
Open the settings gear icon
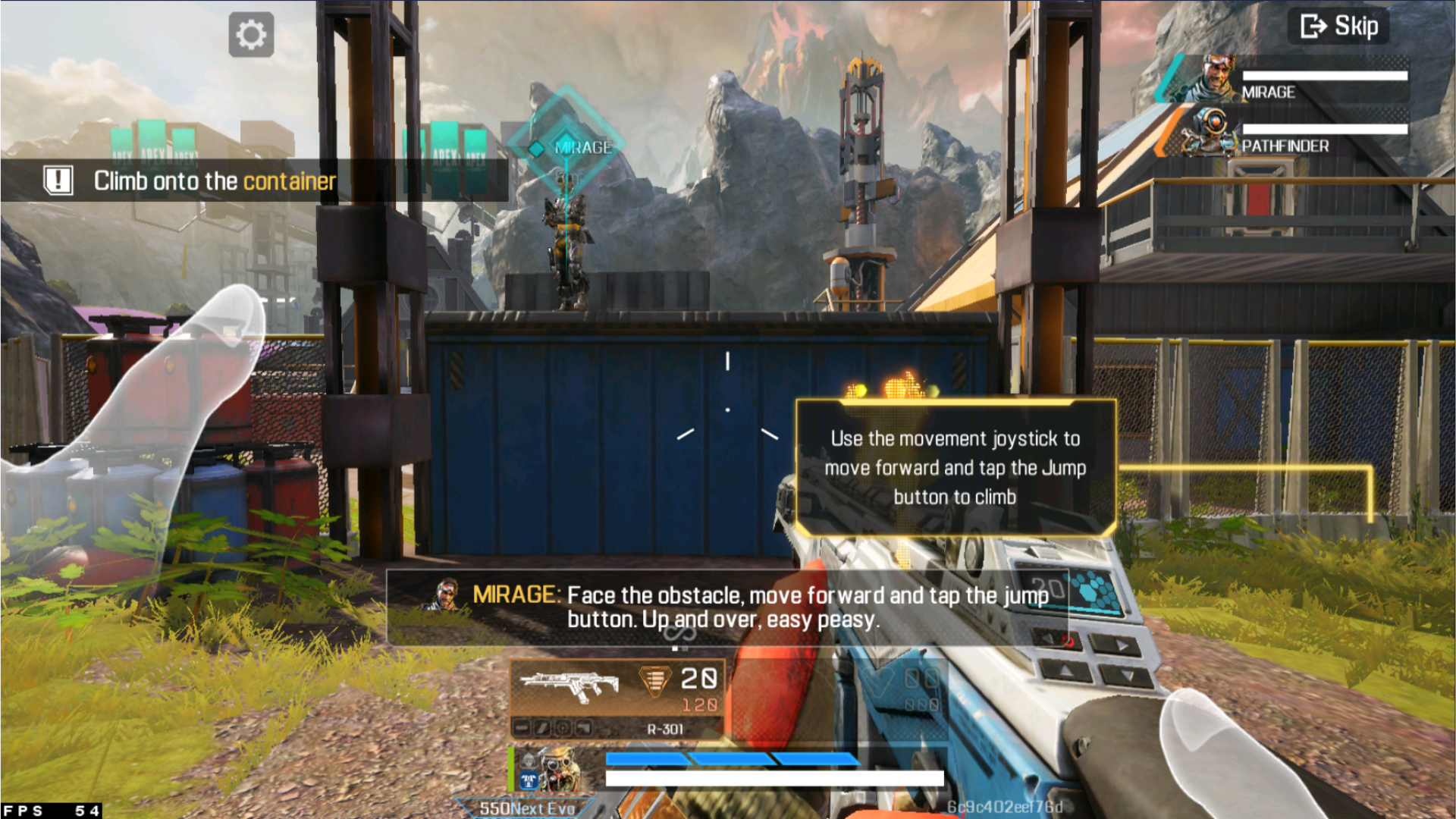tap(251, 33)
